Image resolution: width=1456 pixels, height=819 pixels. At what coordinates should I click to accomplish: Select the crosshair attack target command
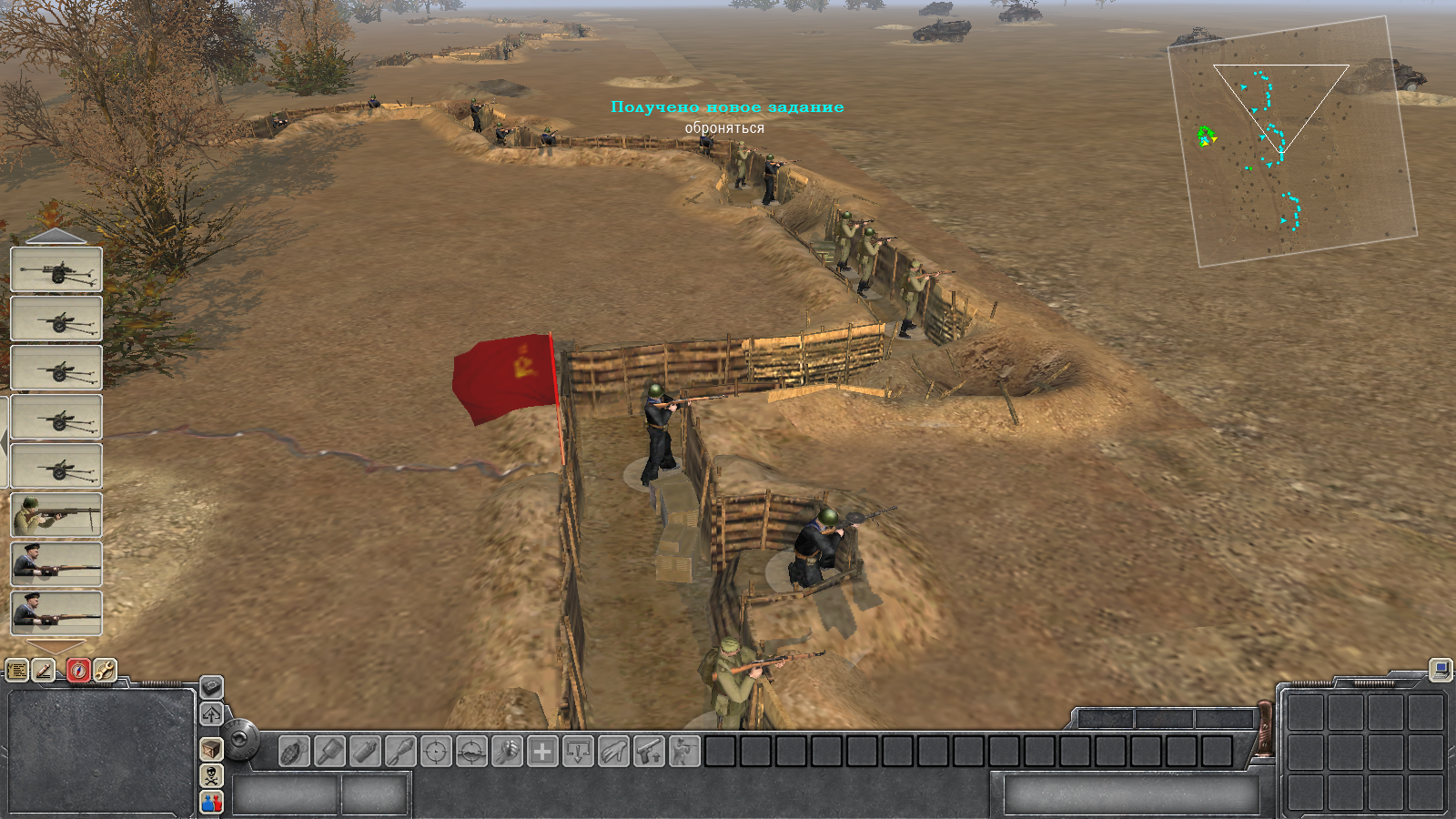point(436,753)
